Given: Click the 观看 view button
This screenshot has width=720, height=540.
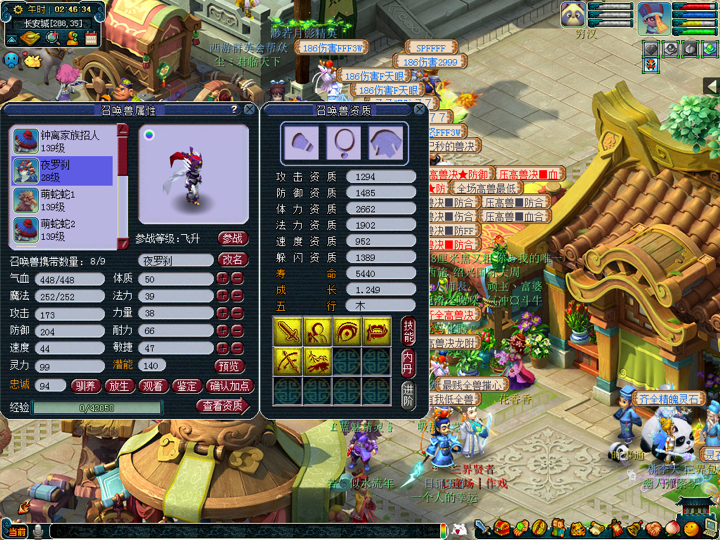Looking at the screenshot, I should pyautogui.click(x=153, y=385).
